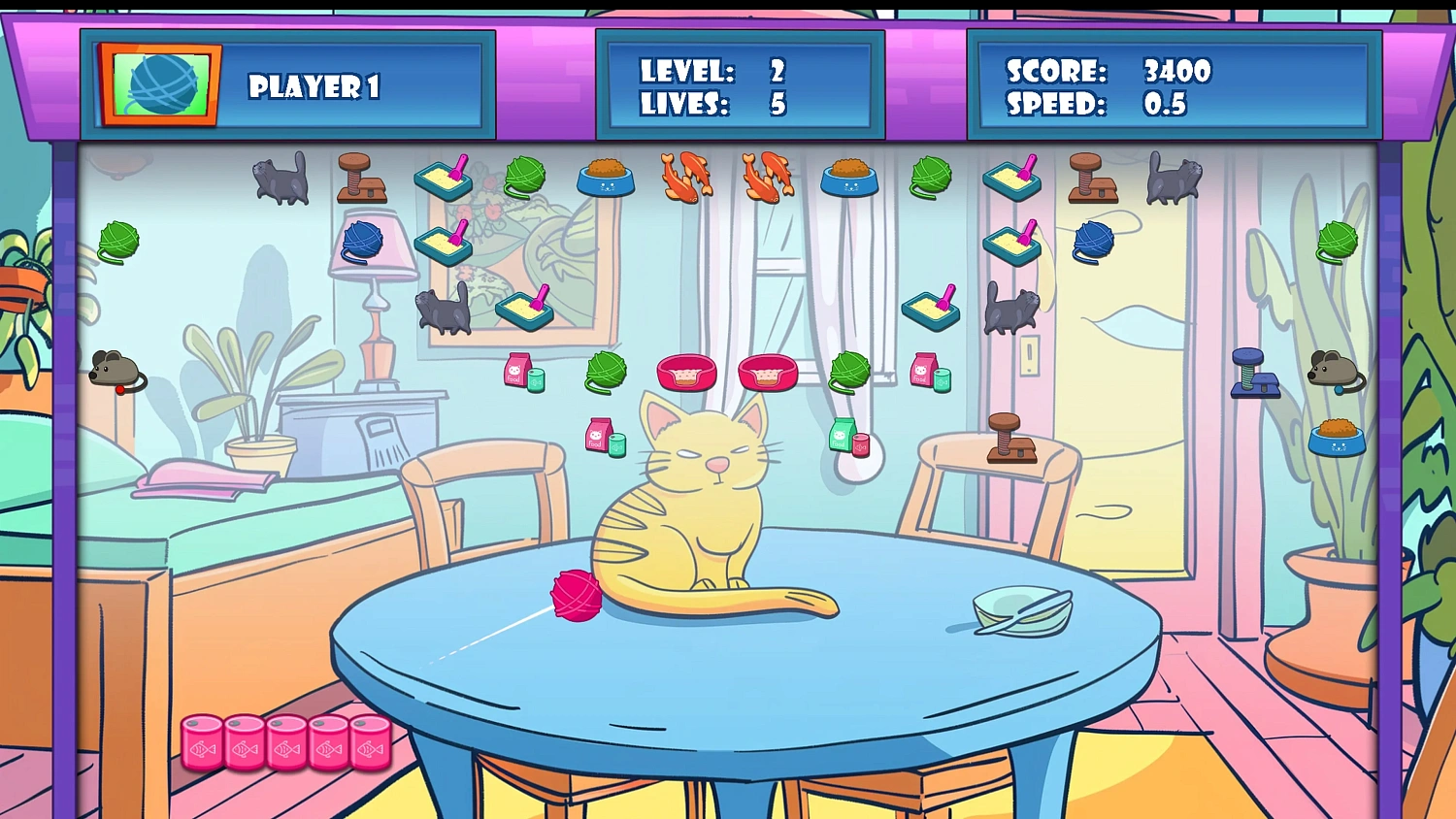Select the black fluffy cat at the top left

[281, 180]
